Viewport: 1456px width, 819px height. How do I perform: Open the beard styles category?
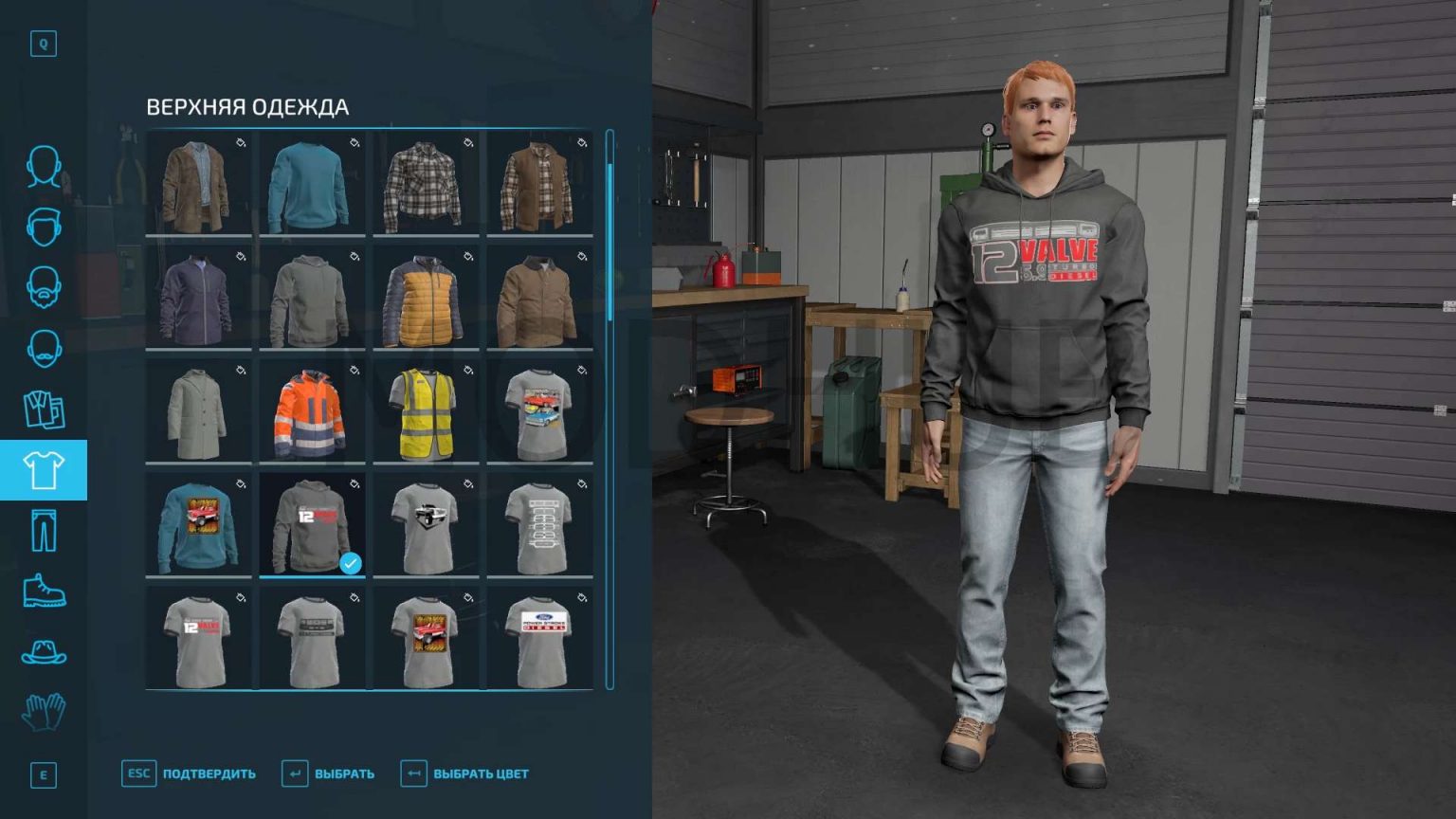pos(43,287)
